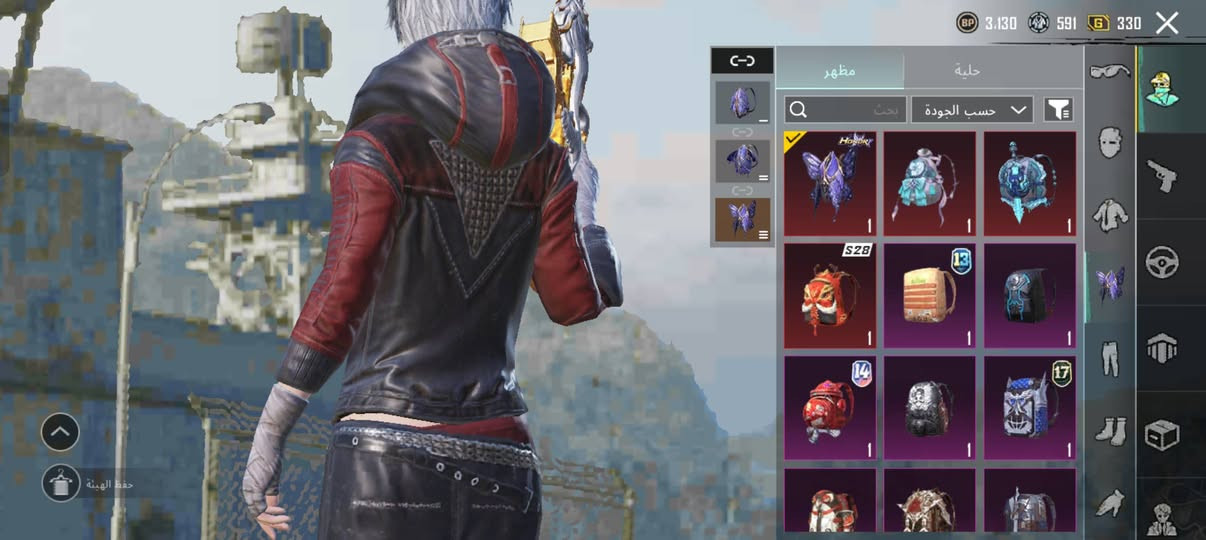Open the sunglasses accessory category
This screenshot has height=540, width=1206.
(1109, 71)
